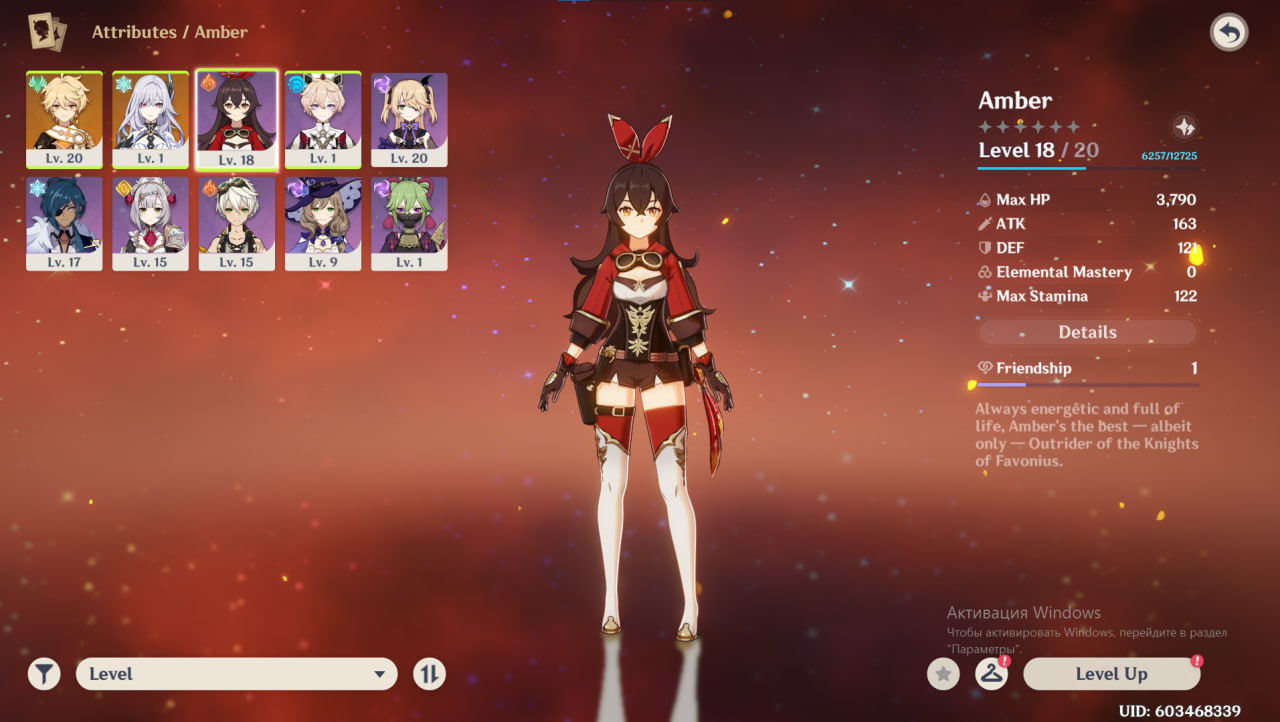This screenshot has height=722, width=1280.
Task: Click the sparkle icon beside Amber's stars
Action: pos(1184,127)
